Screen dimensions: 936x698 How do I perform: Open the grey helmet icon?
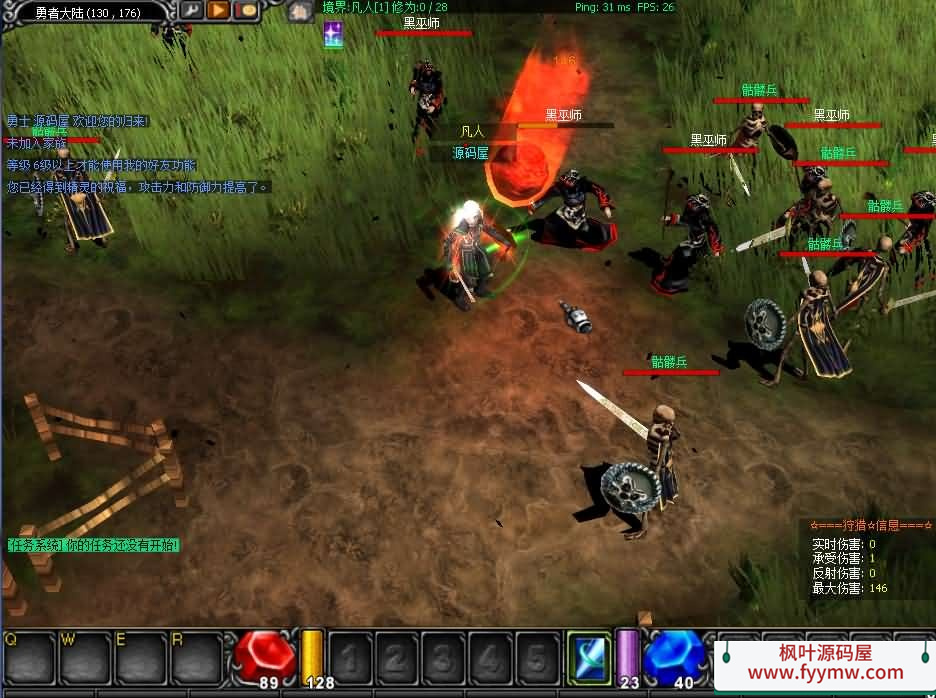coord(298,12)
